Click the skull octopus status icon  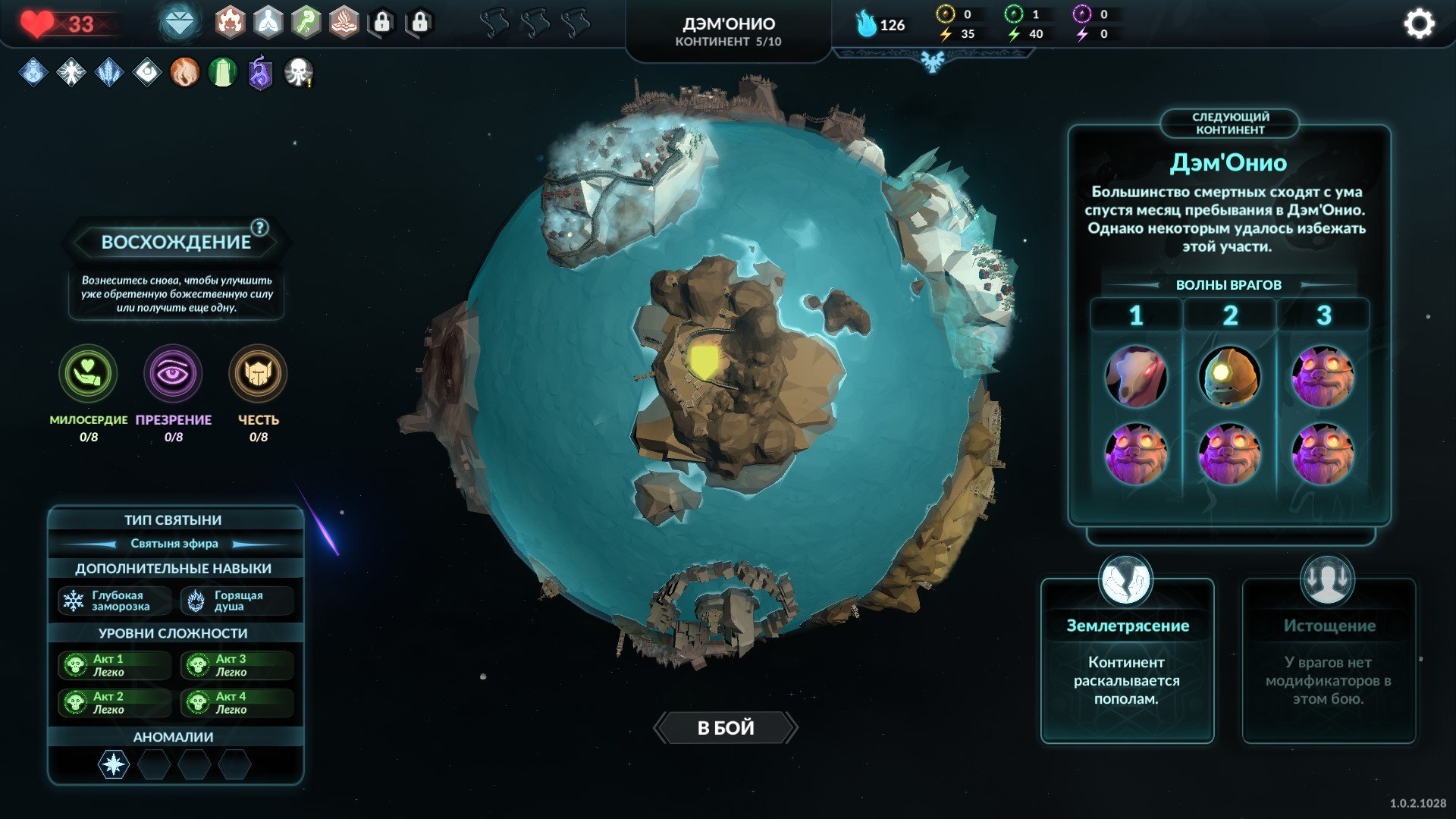point(298,73)
